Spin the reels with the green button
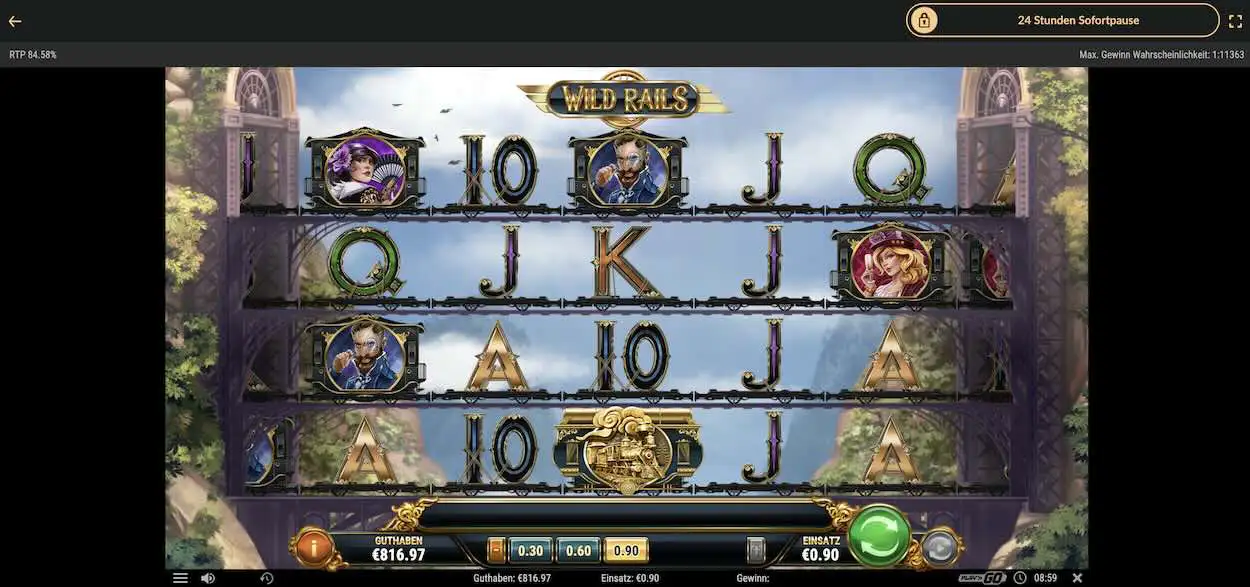 point(879,535)
